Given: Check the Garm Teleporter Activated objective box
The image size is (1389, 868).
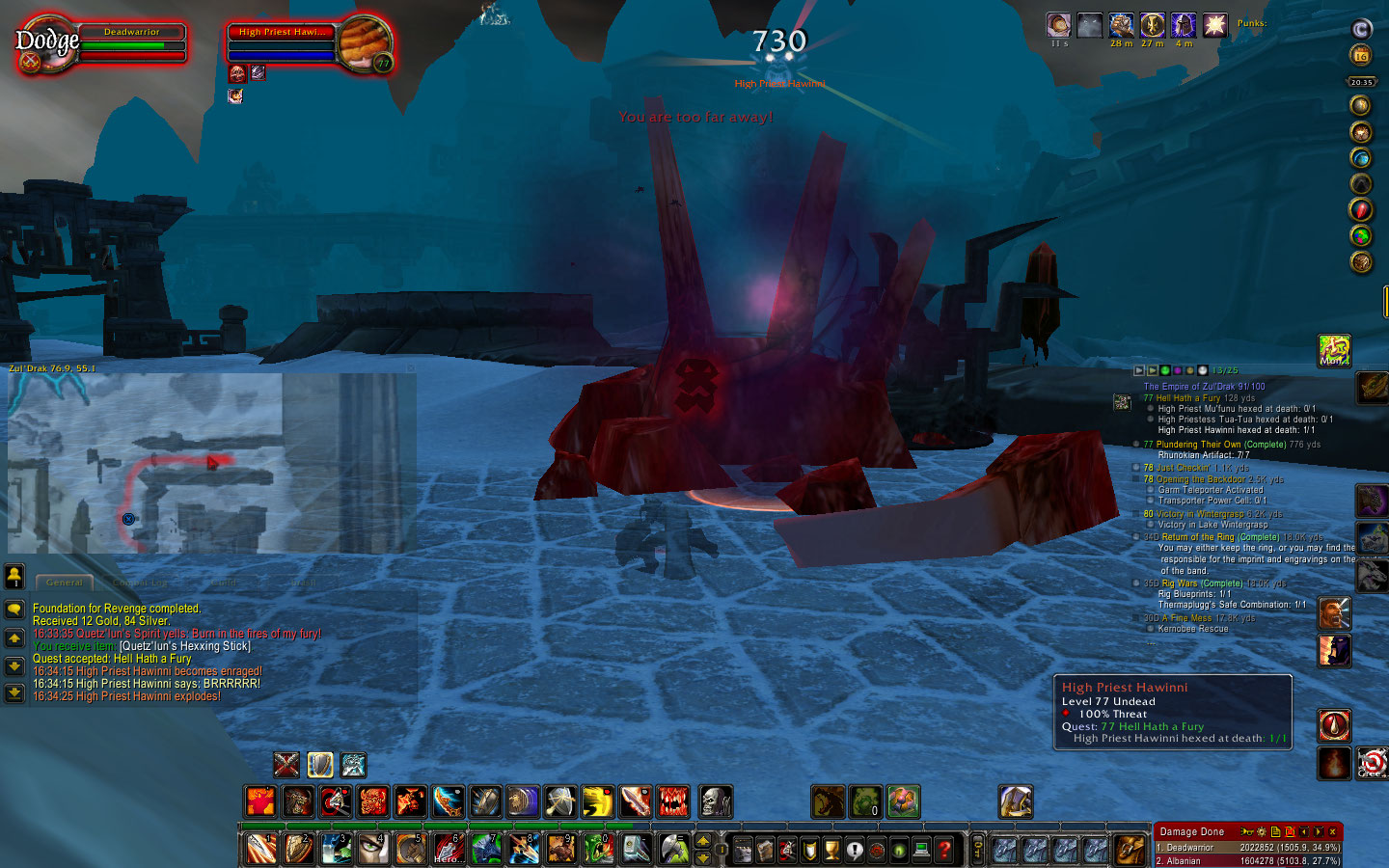Looking at the screenshot, I should coord(1150,490).
